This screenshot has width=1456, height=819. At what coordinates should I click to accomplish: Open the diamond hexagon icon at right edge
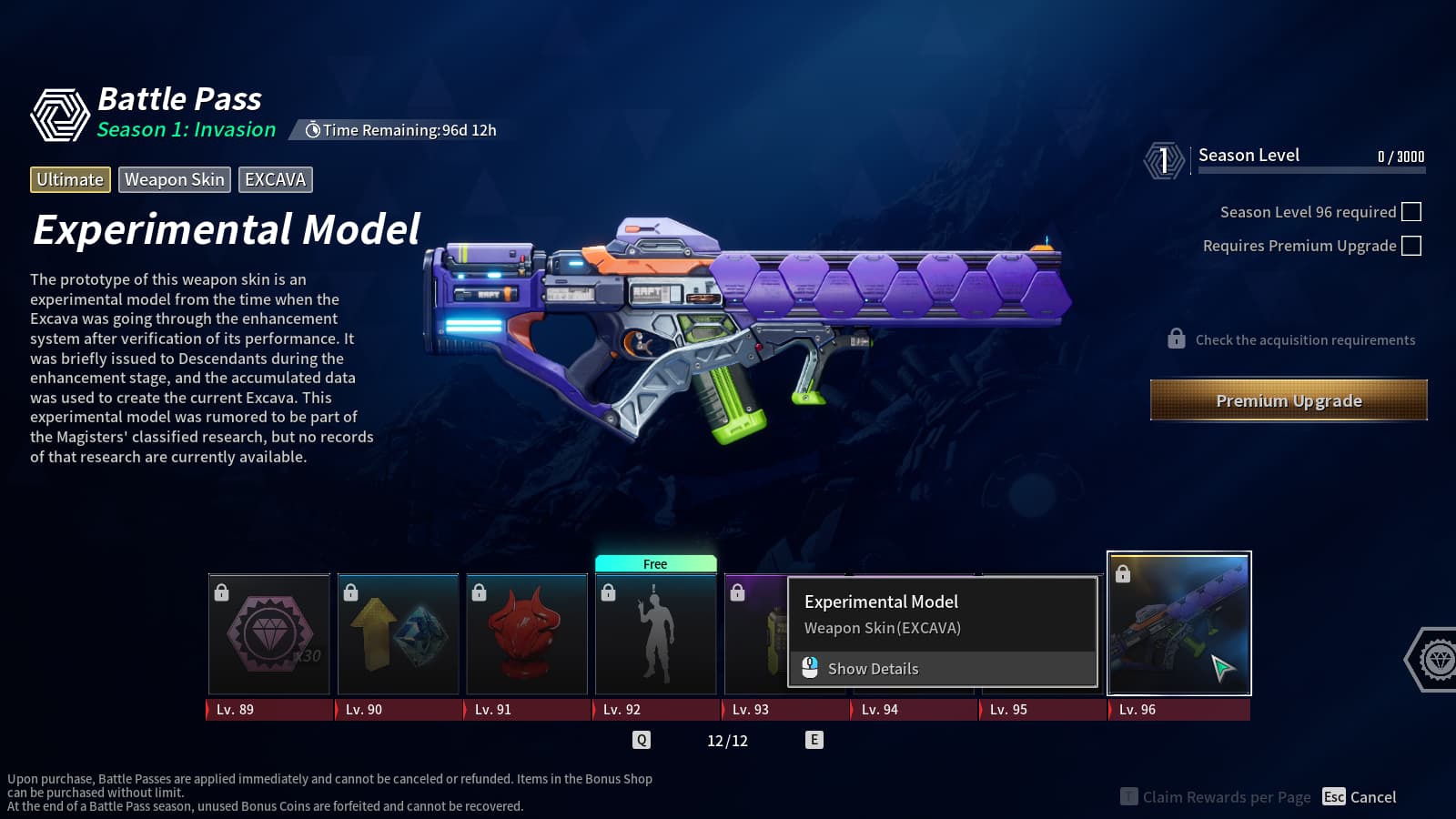click(1436, 659)
